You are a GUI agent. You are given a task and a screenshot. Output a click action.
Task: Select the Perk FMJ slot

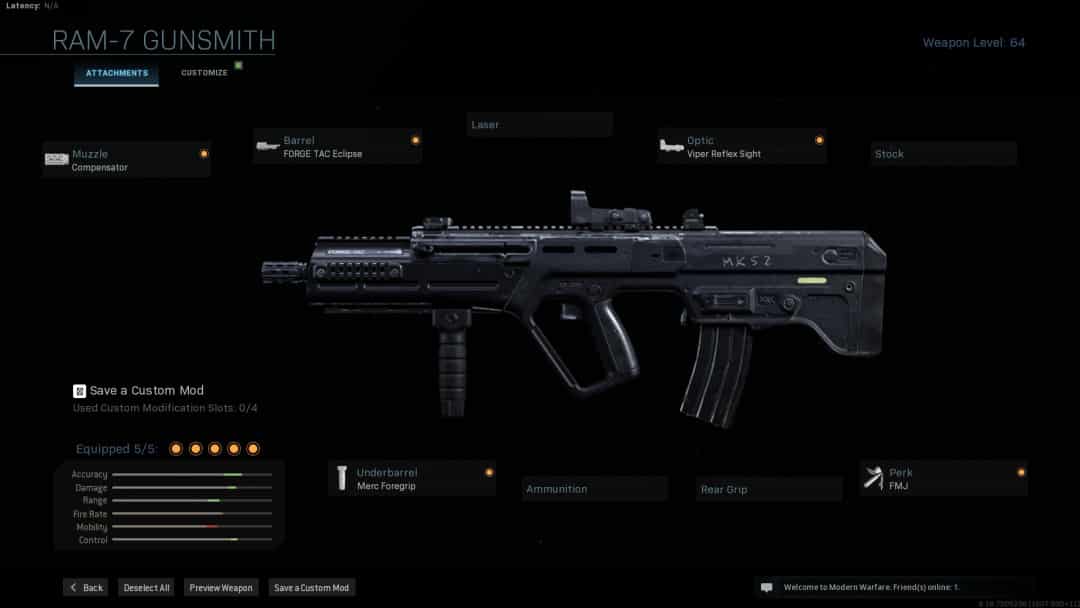pyautogui.click(x=943, y=479)
